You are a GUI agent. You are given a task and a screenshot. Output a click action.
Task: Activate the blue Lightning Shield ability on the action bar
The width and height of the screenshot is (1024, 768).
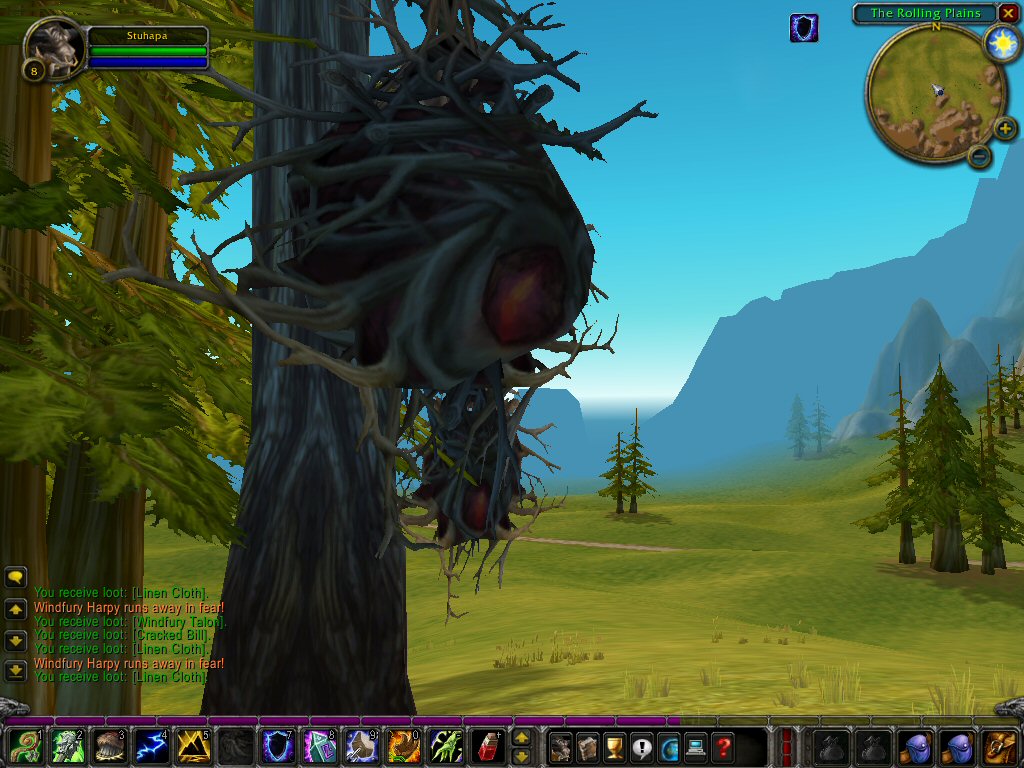[278, 747]
